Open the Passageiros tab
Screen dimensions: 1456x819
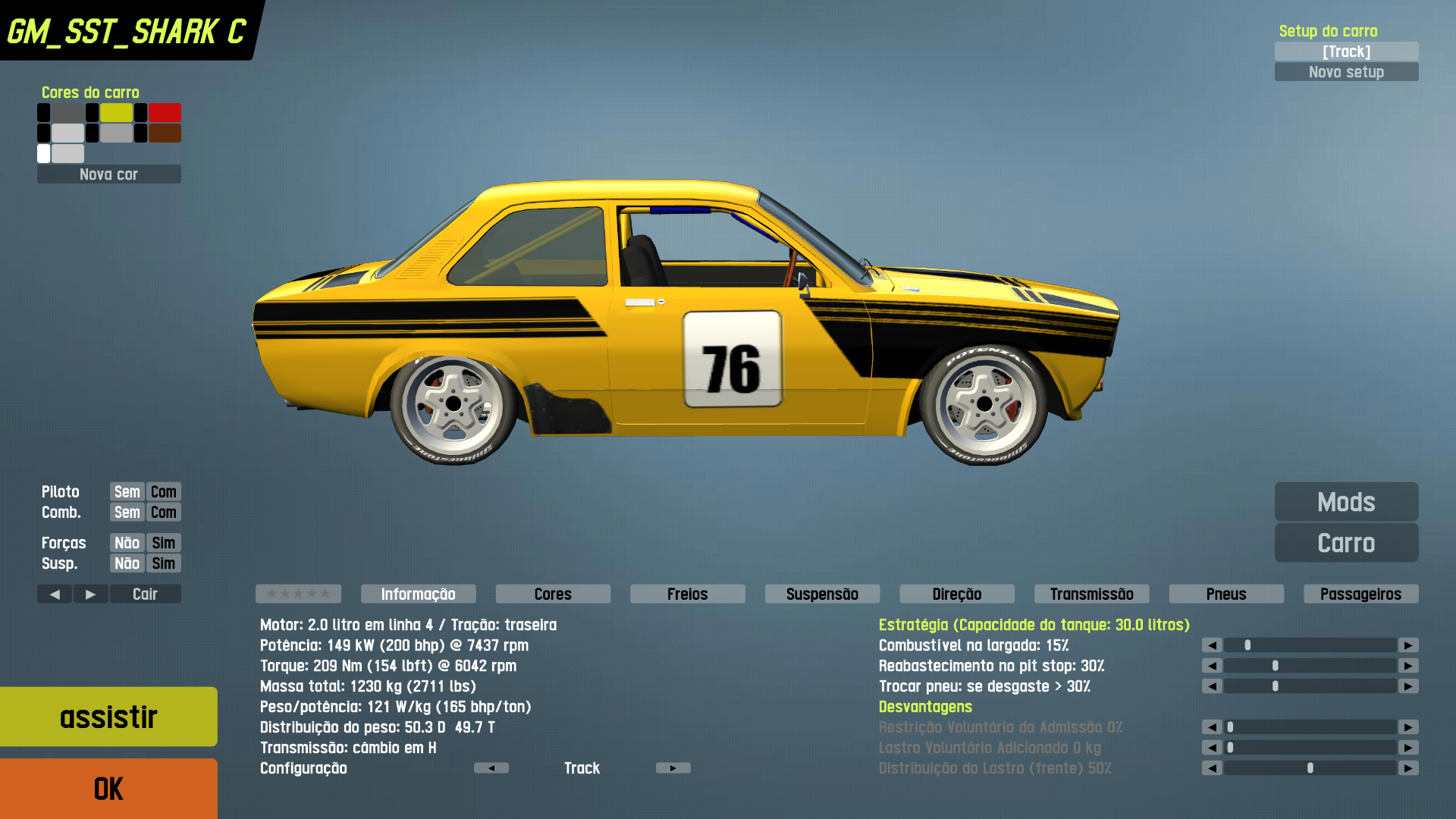coord(1360,594)
